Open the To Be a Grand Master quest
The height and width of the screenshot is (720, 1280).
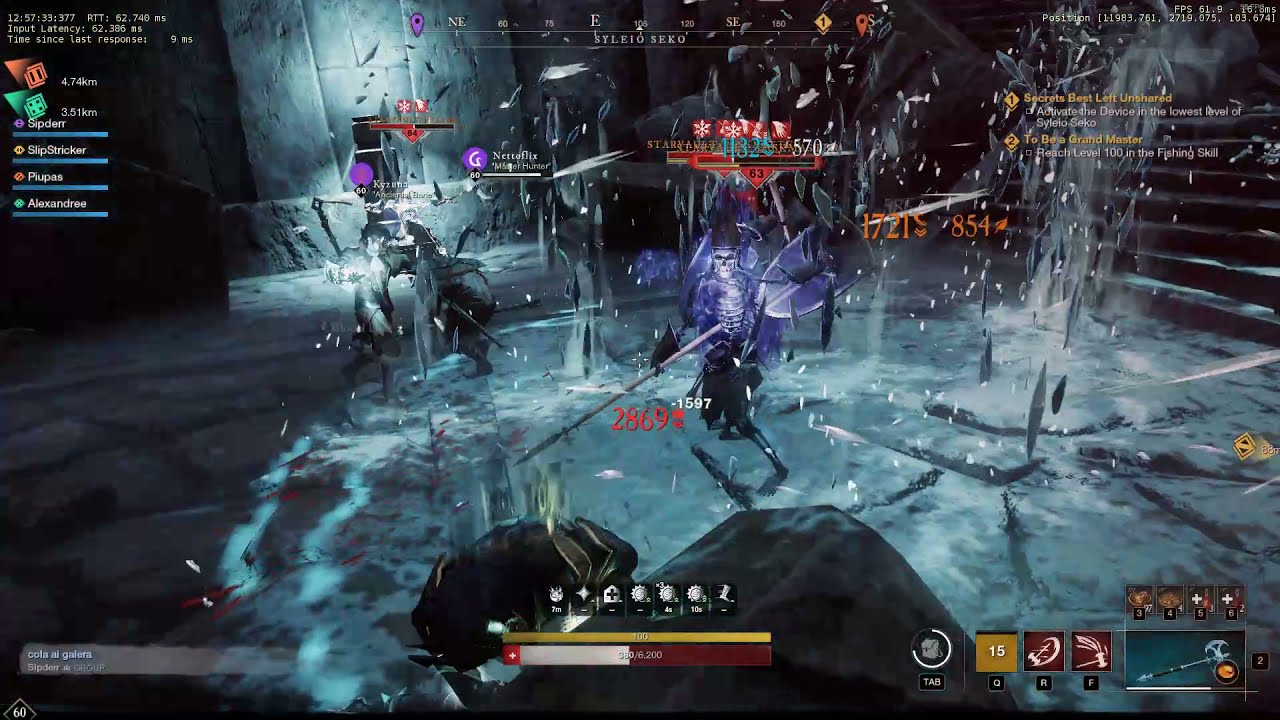1082,140
